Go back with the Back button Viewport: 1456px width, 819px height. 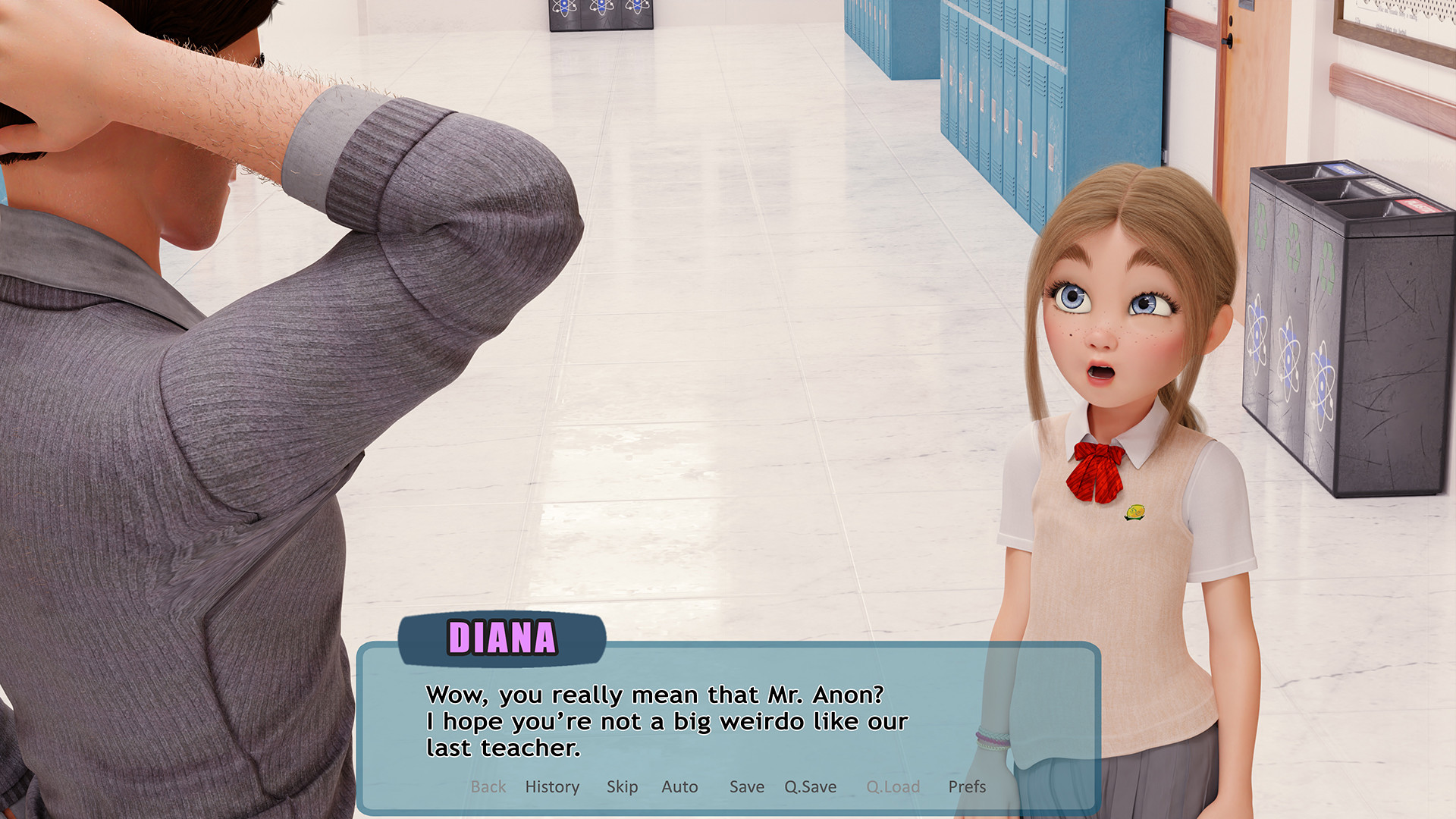tap(488, 786)
